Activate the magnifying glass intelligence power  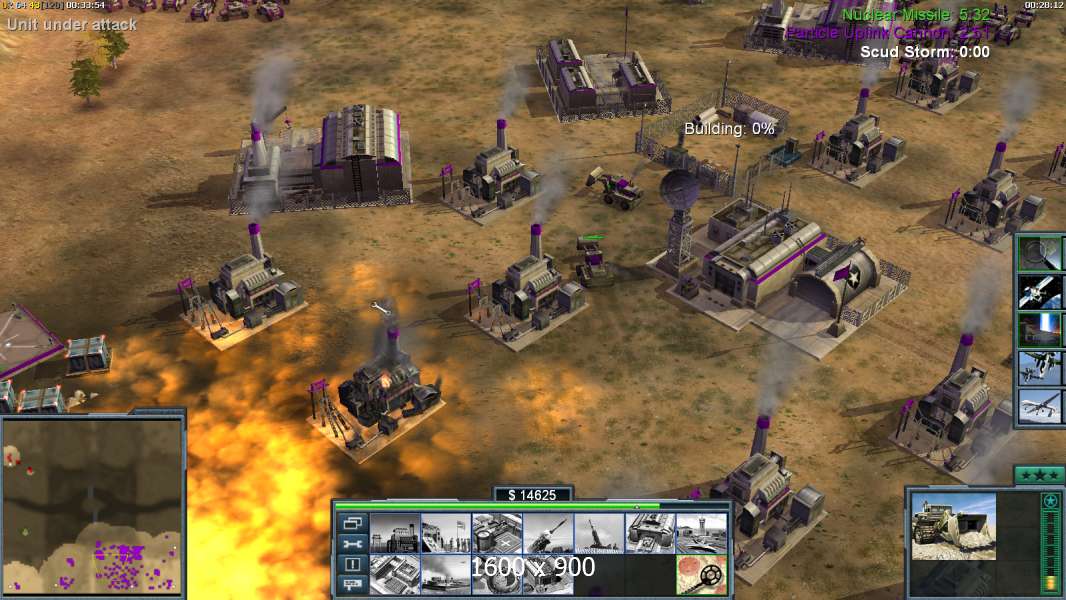[1040, 253]
